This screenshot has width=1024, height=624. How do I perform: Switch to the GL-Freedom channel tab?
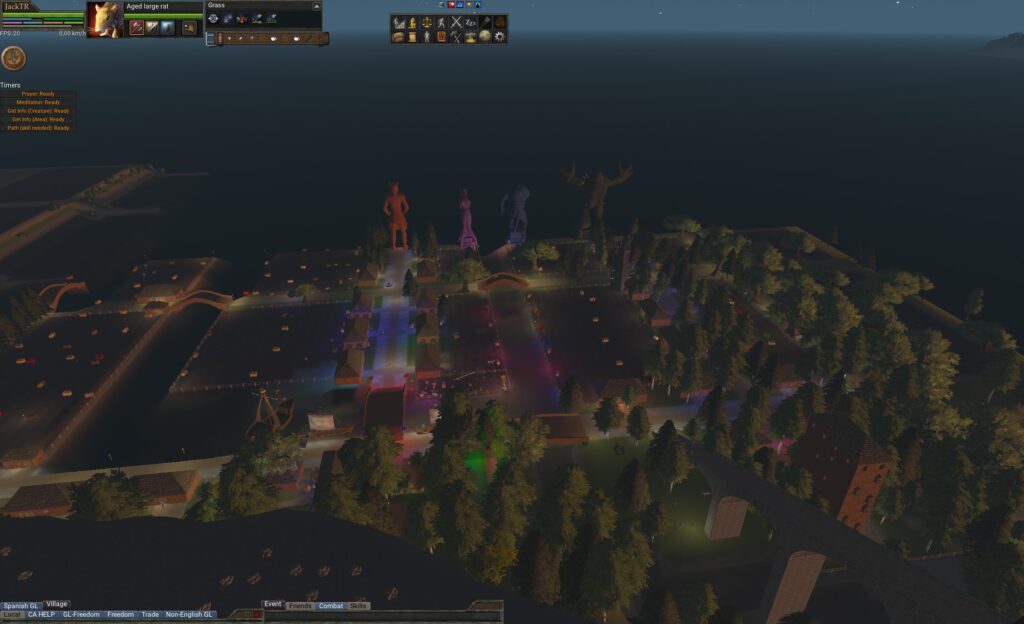(81, 614)
